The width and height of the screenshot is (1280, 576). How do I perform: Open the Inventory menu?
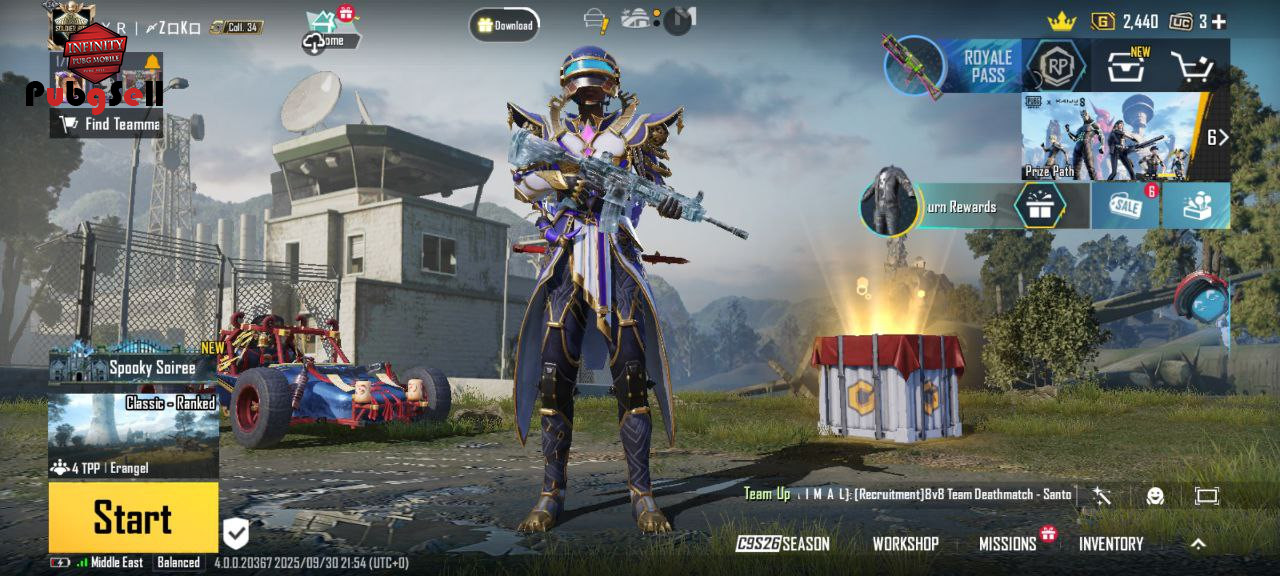[1110, 544]
